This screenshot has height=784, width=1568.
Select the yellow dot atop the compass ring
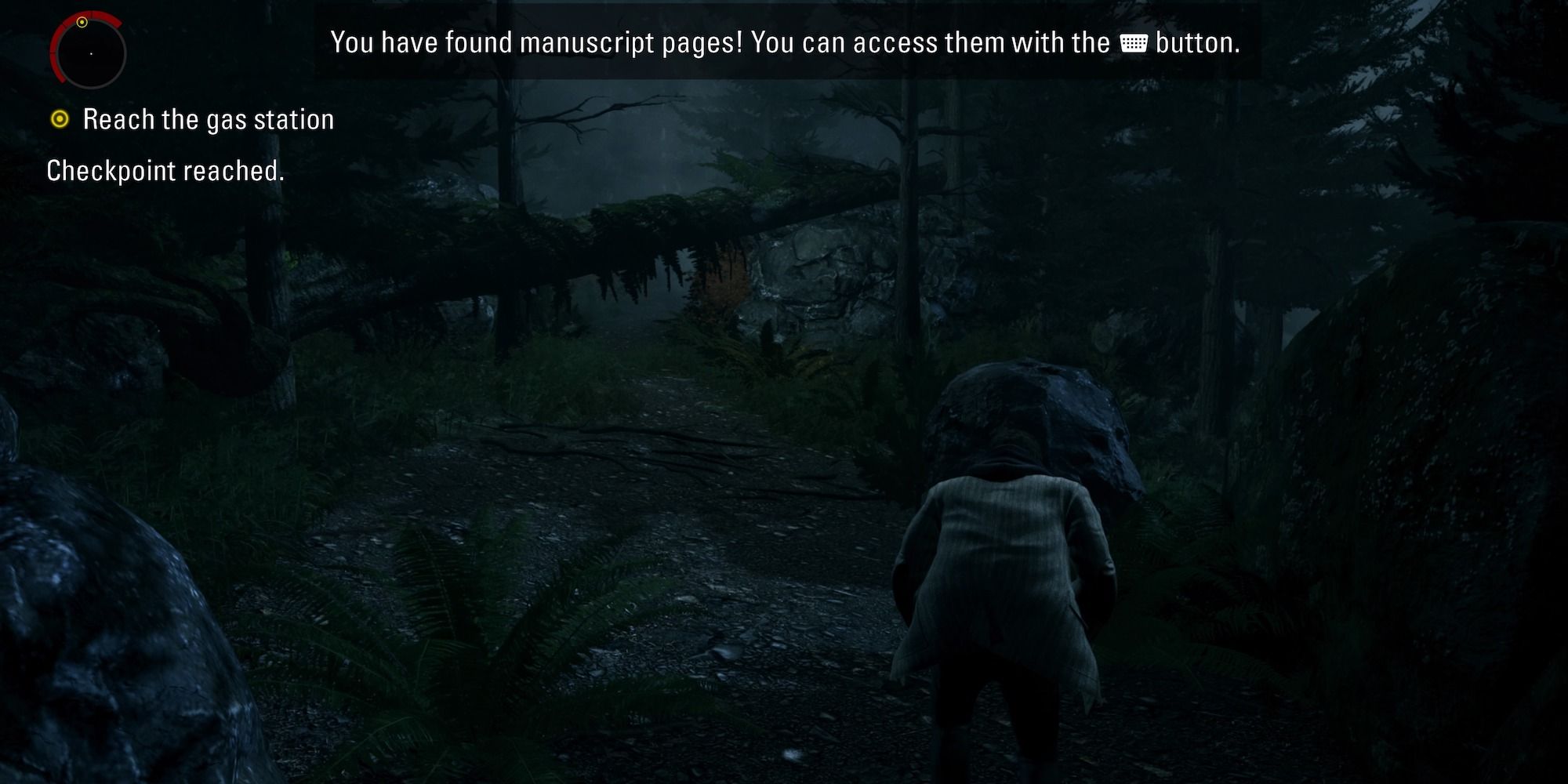(82, 21)
